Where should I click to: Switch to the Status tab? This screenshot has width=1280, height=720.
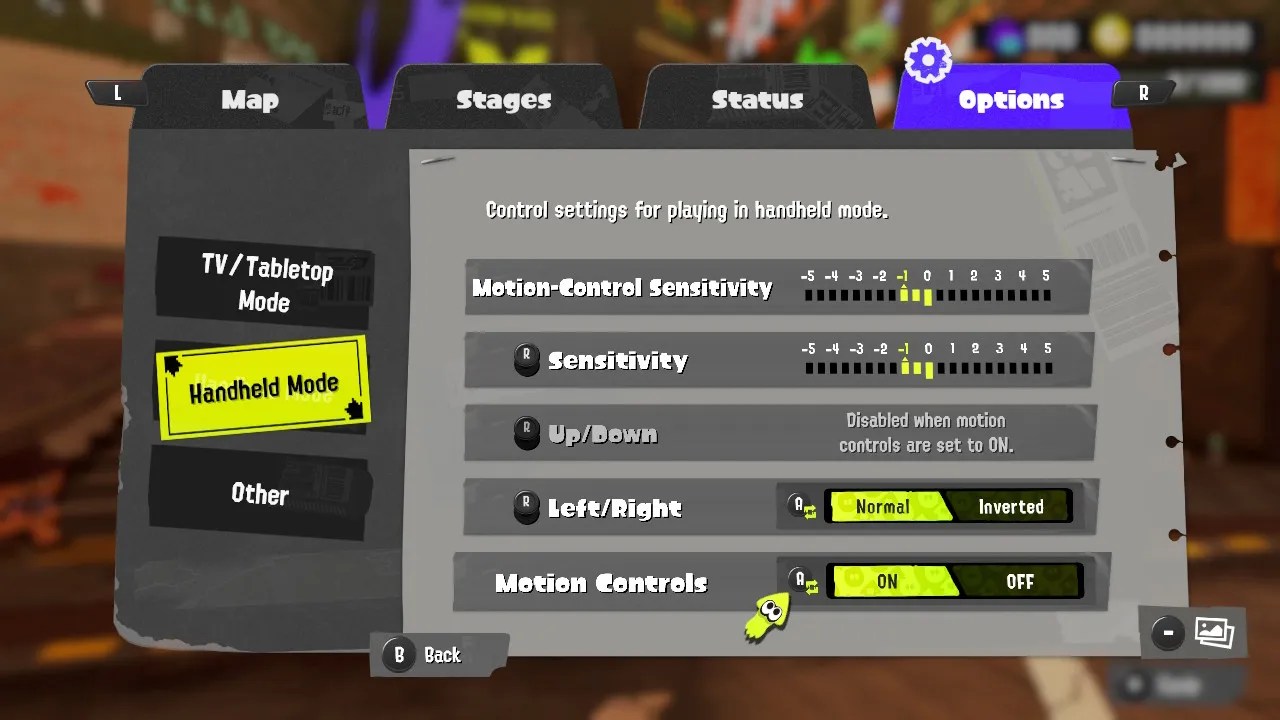pyautogui.click(x=758, y=100)
